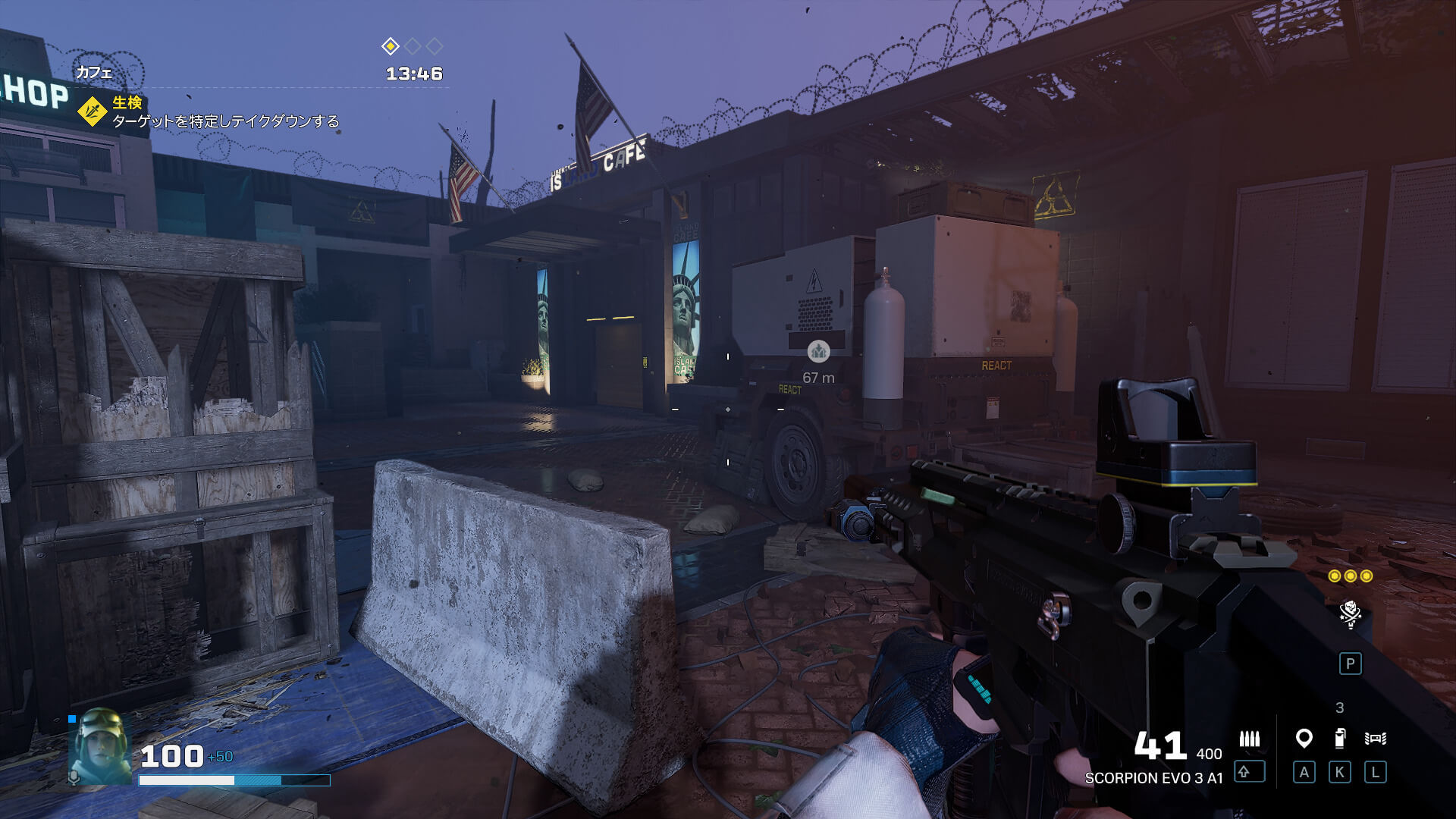Activate the operator ability skull emblem icon
This screenshot has width=1456, height=819.
(x=1350, y=613)
